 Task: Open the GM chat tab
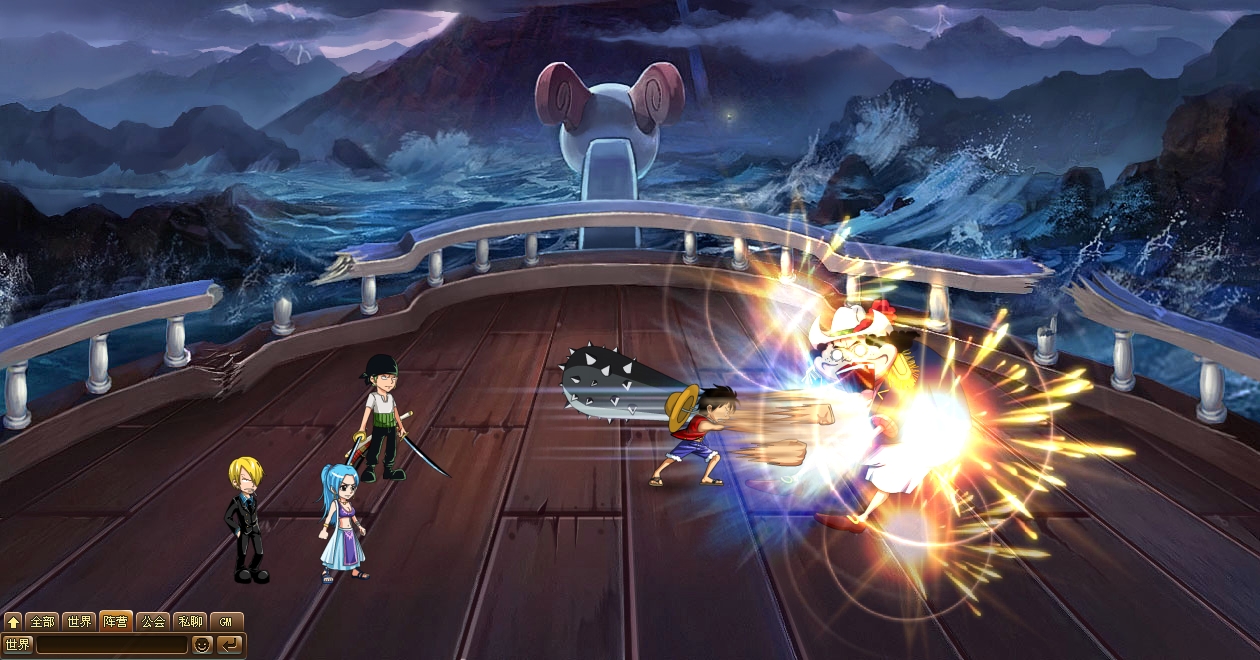pyautogui.click(x=226, y=622)
